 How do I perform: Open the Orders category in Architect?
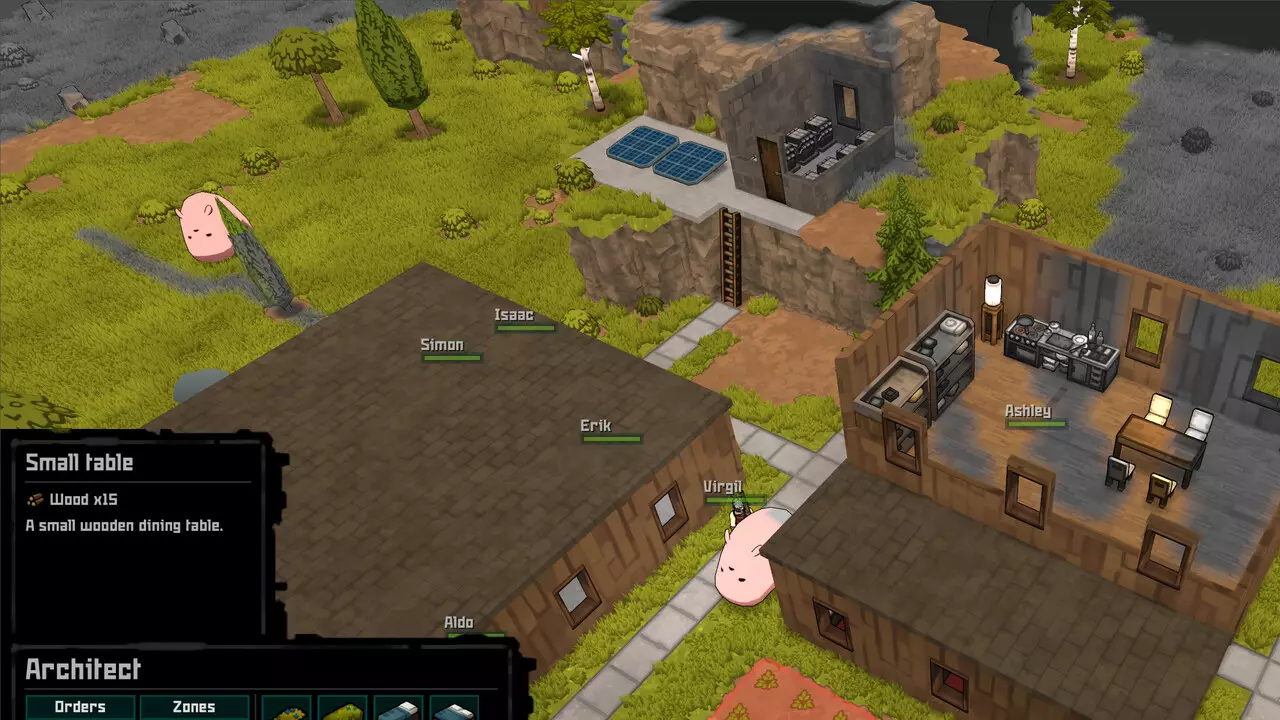coord(80,707)
